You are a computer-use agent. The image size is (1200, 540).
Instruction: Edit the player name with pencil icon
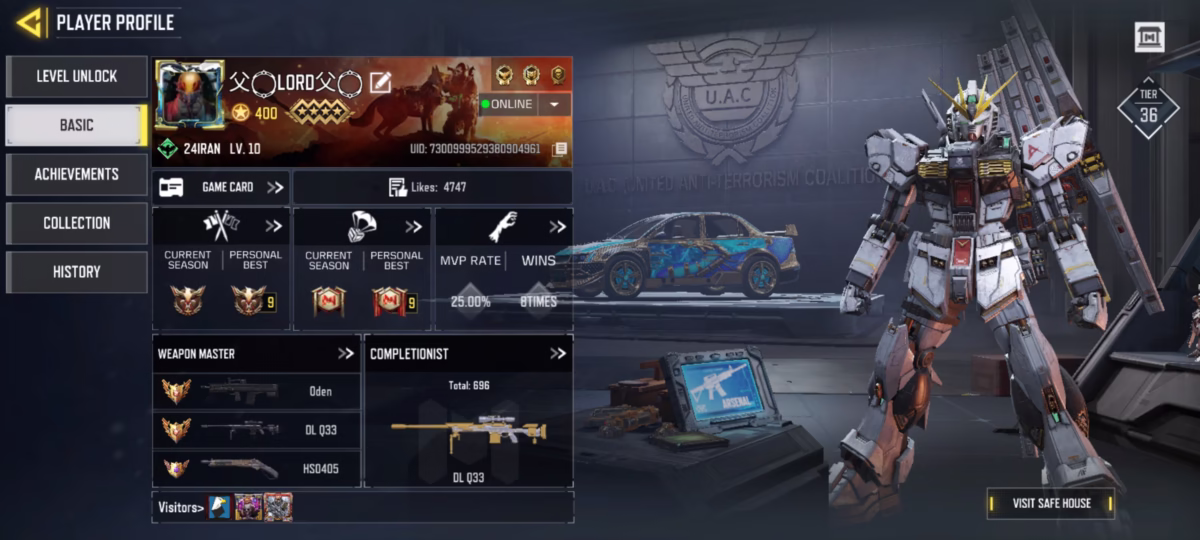pyautogui.click(x=380, y=82)
